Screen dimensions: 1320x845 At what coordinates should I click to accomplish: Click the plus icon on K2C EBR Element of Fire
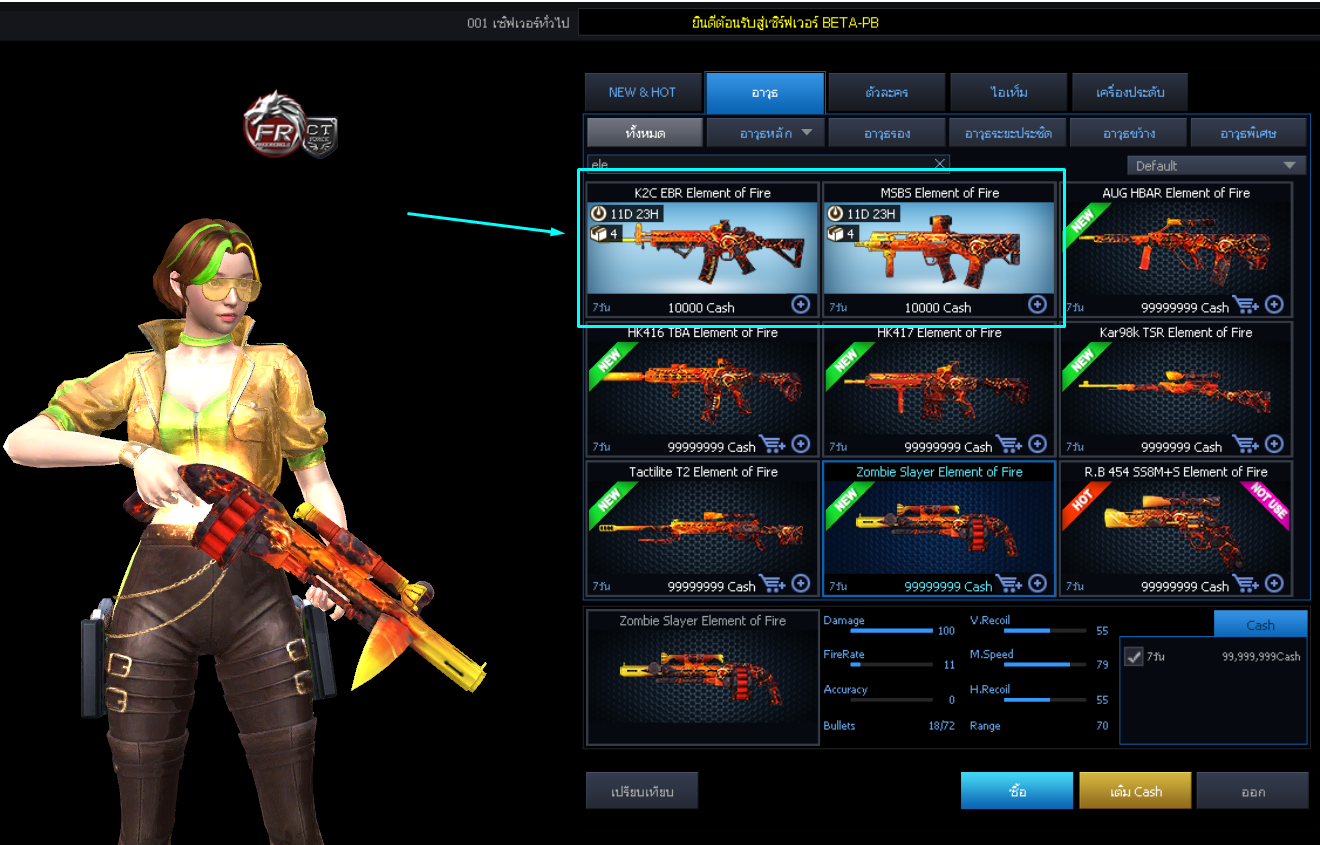click(800, 305)
